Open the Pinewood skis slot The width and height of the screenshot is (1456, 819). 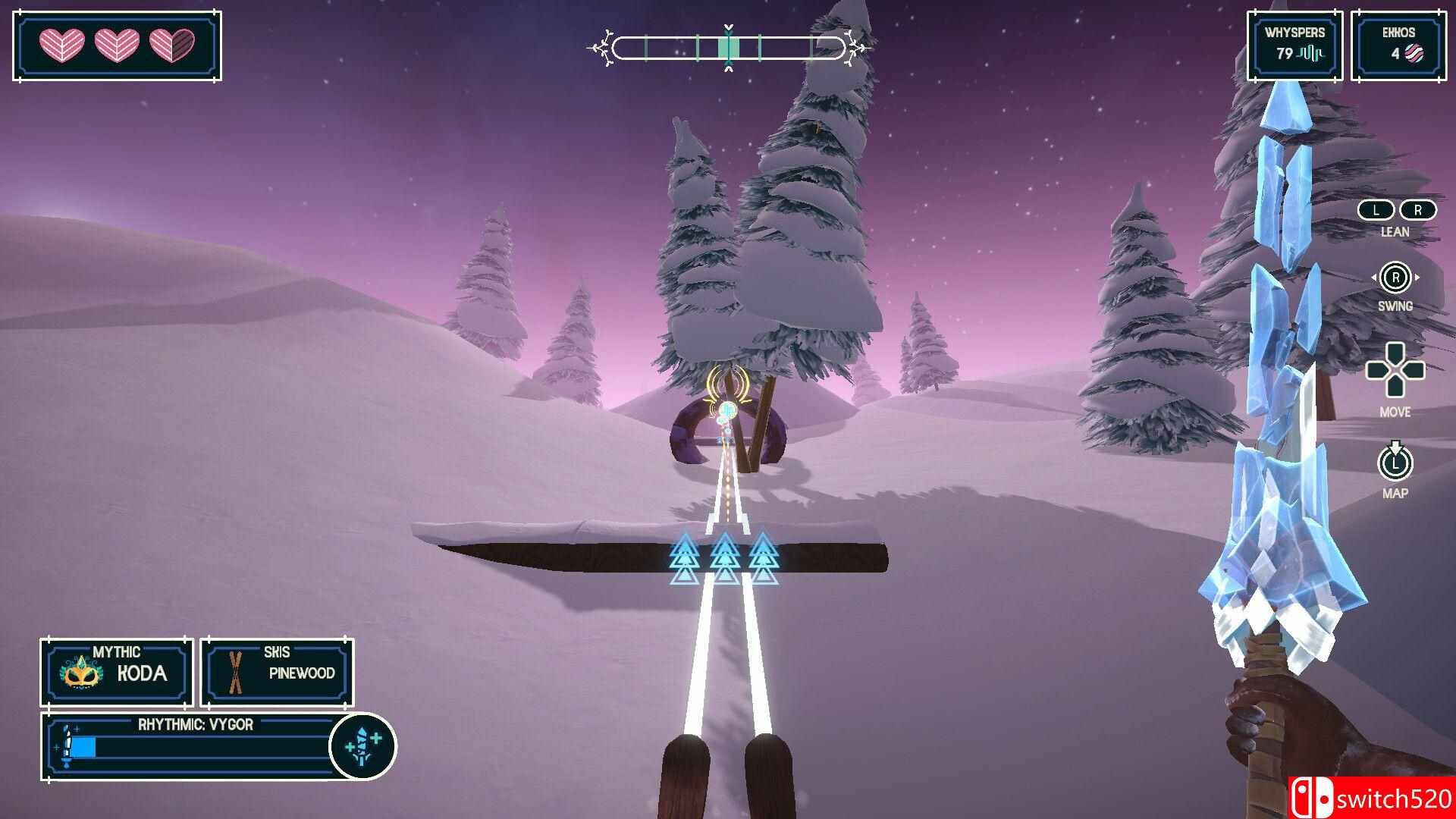pyautogui.click(x=277, y=673)
